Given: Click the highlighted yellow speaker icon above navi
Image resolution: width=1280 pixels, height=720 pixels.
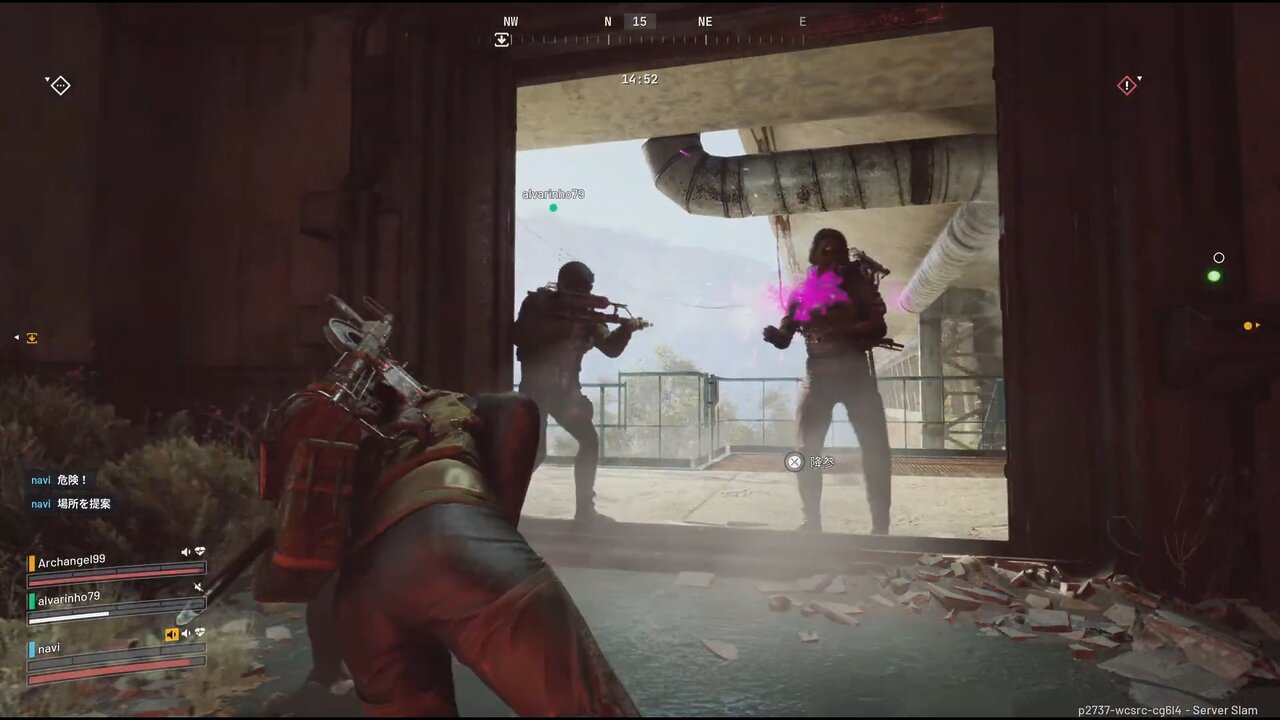Looking at the screenshot, I should click(172, 634).
